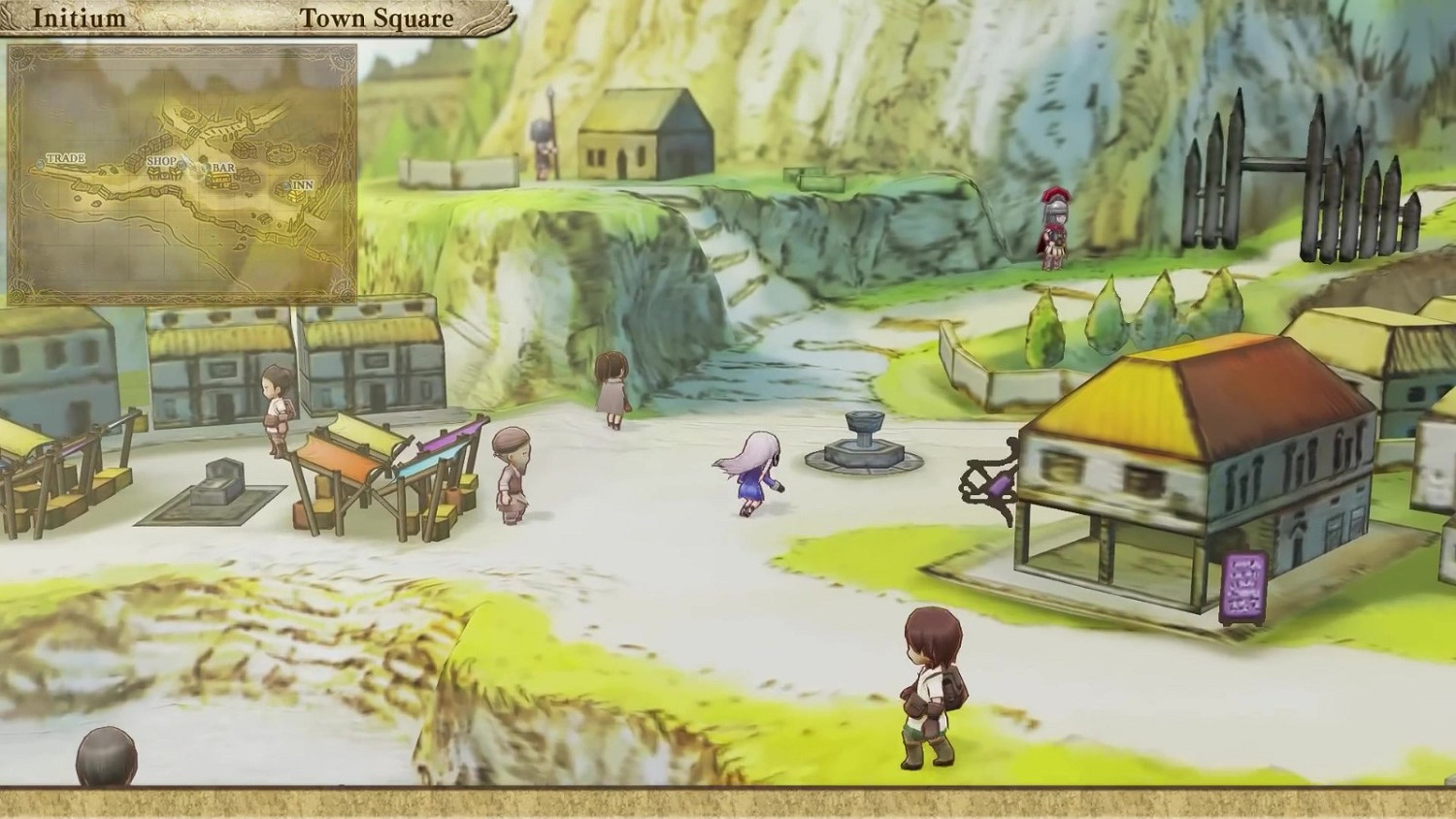Select the TRADE marker on the minimap
This screenshot has width=1456, height=819.
pyautogui.click(x=41, y=164)
